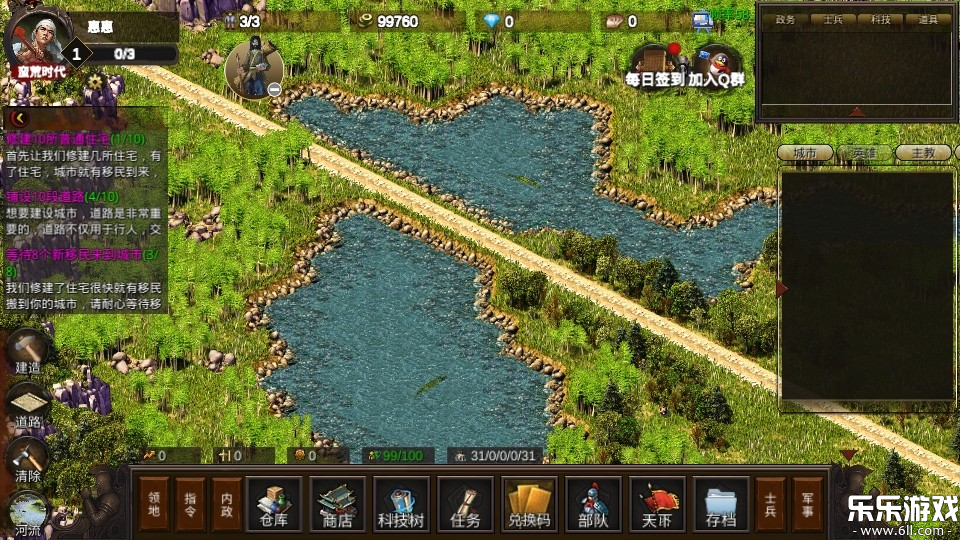The width and height of the screenshot is (960, 540).
Task: Choose the 军事 military button
Action: click(807, 504)
